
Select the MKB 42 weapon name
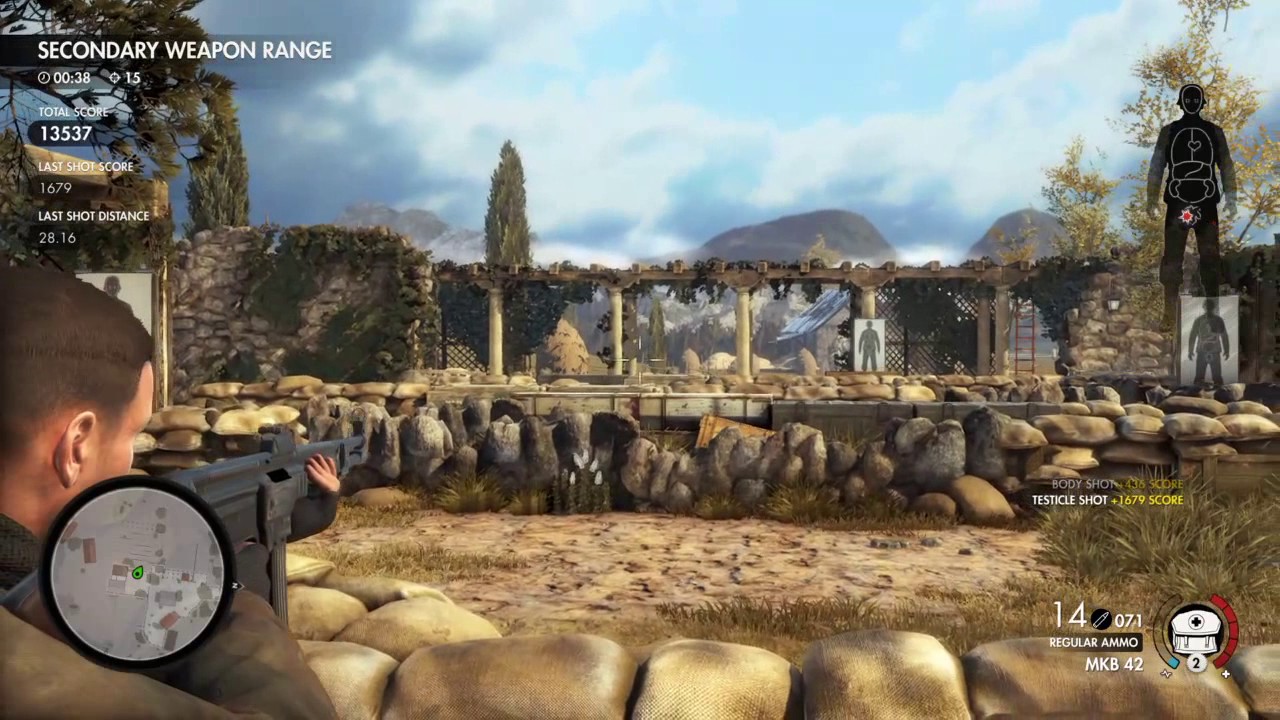(1114, 664)
